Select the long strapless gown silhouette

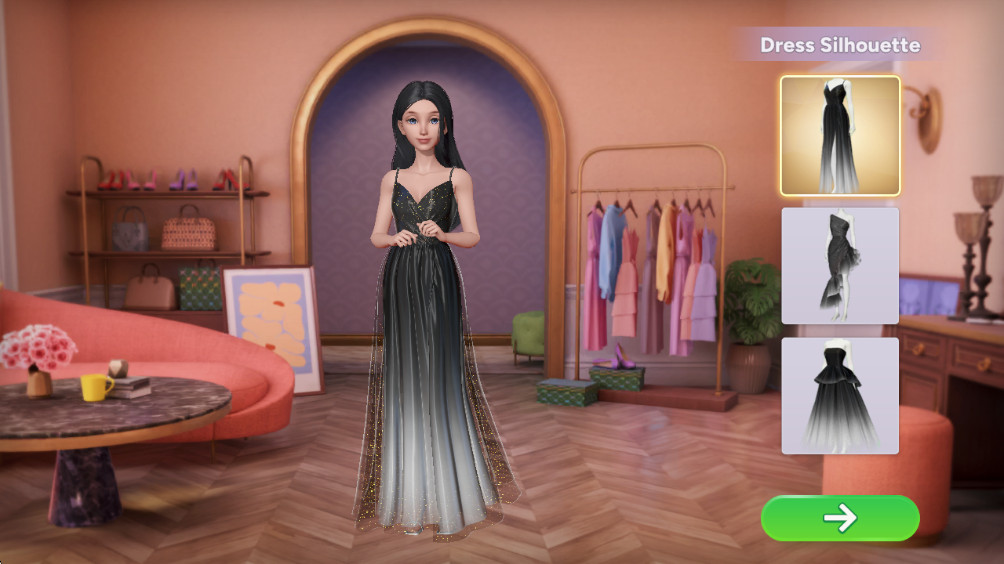[x=840, y=136]
